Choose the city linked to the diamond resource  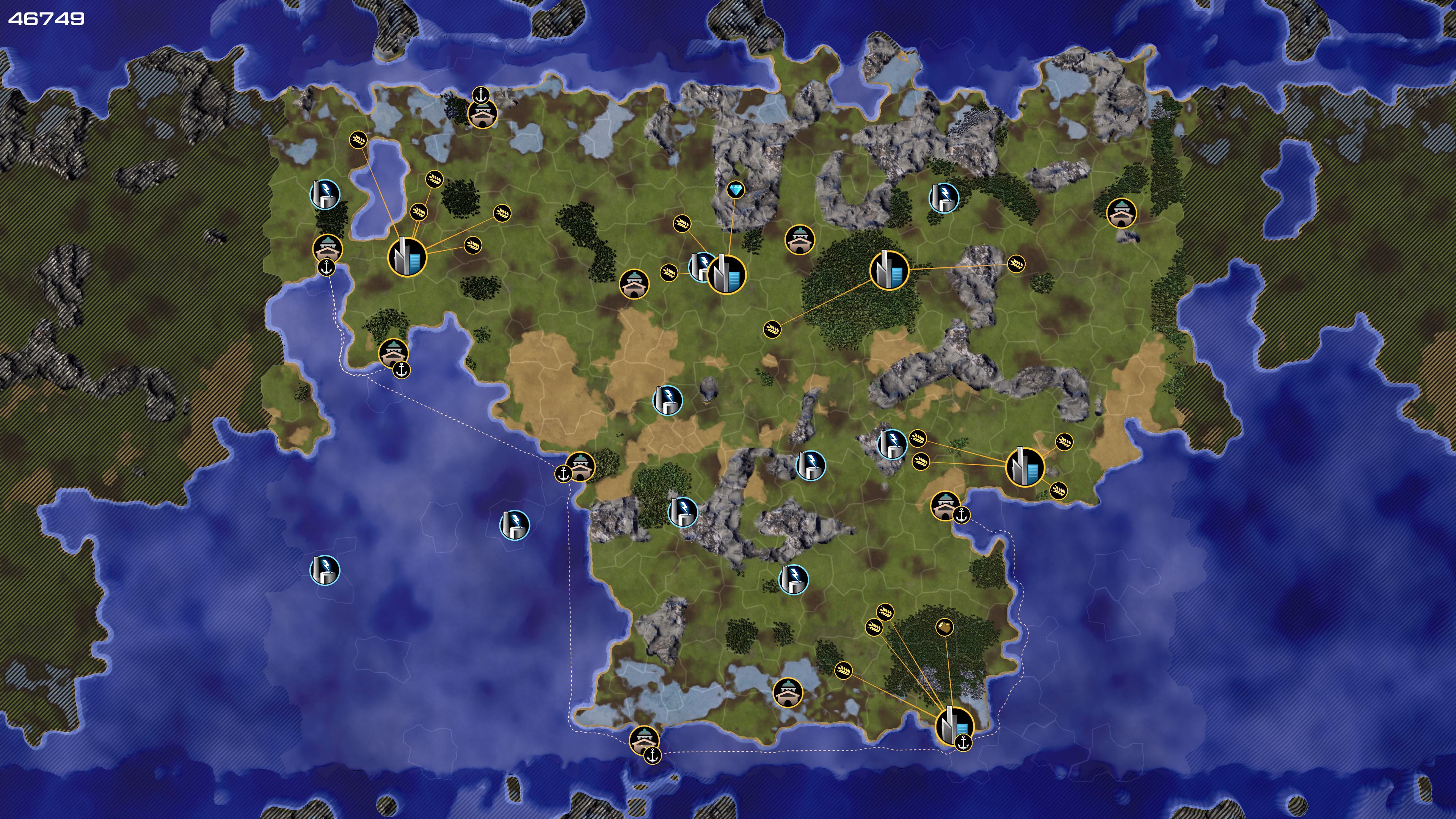(726, 275)
